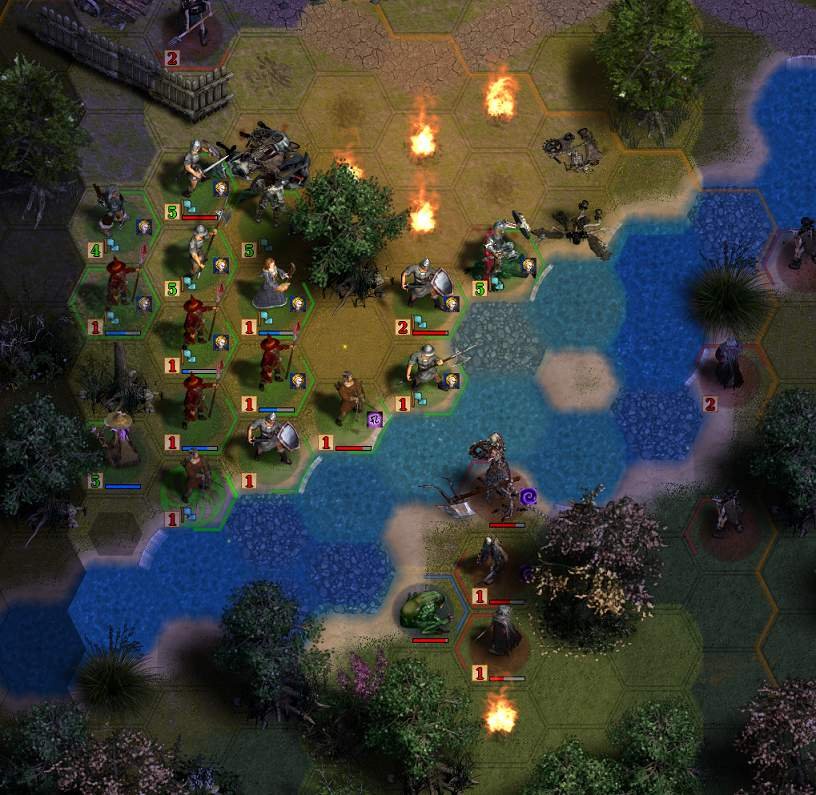Viewport: 816px width, 795px height.
Task: Select the giant green frog unit
Action: click(422, 610)
